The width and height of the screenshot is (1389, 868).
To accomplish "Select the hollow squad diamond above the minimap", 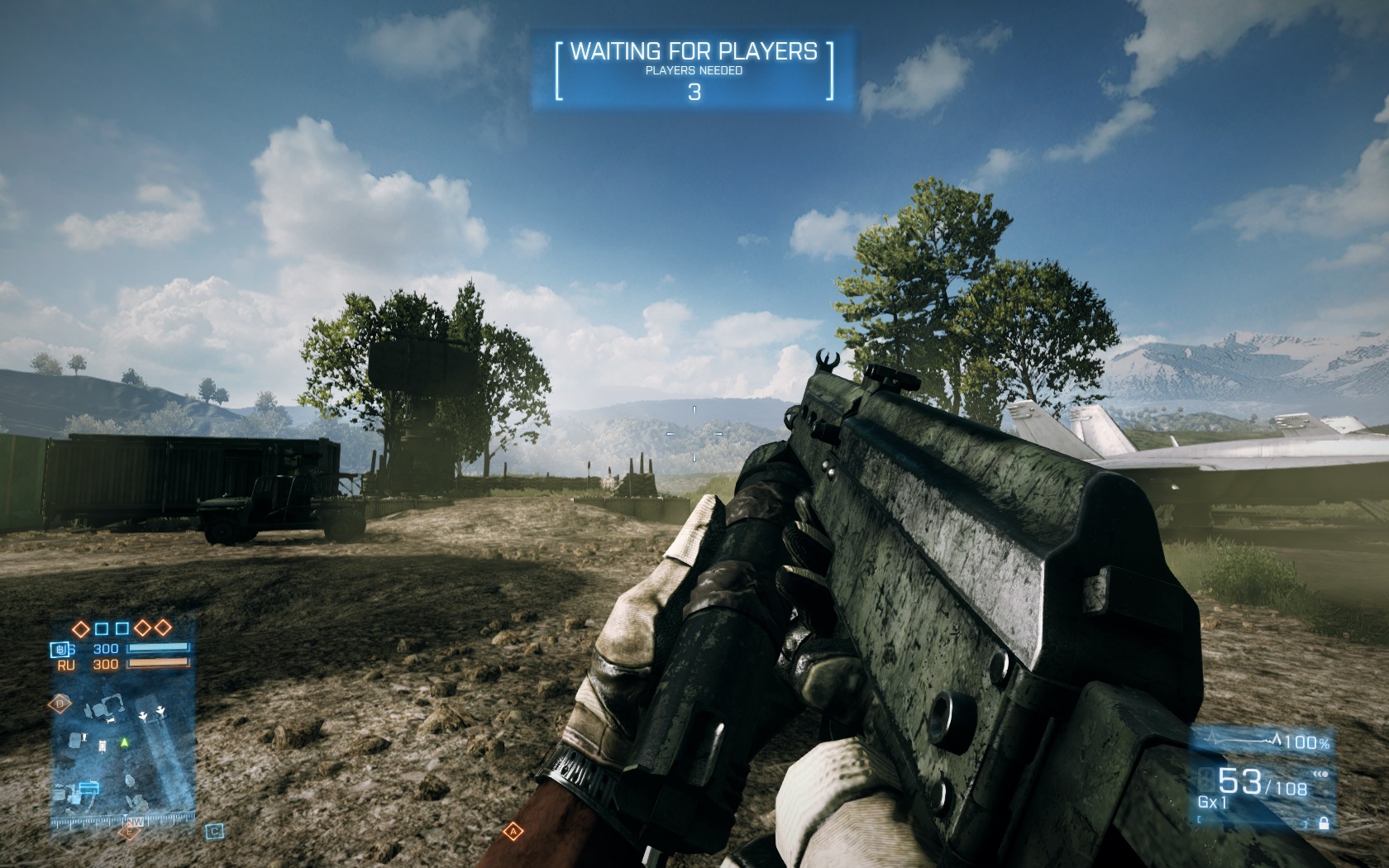I will pyautogui.click(x=80, y=627).
